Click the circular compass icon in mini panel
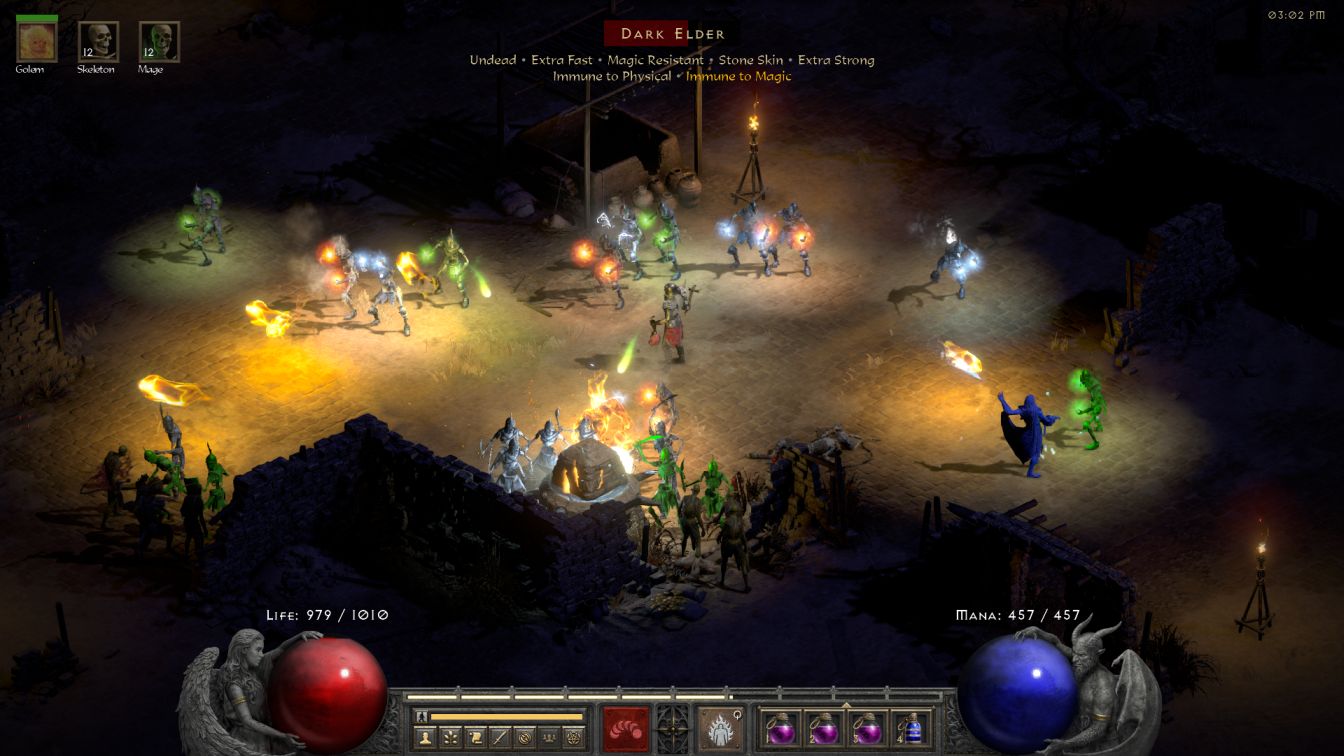1344x756 pixels. pos(523,737)
